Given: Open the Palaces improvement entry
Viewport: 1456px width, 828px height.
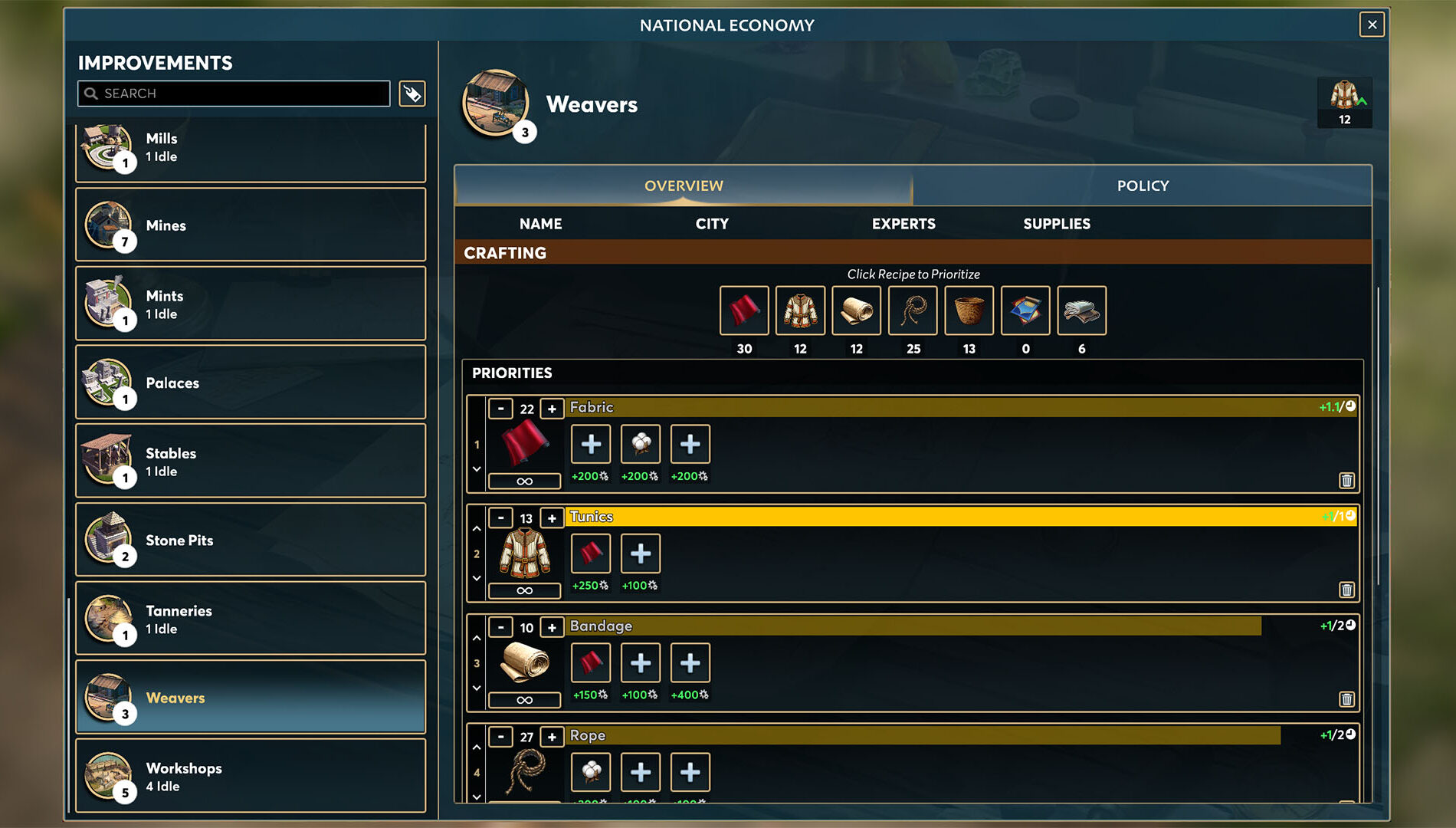Looking at the screenshot, I should click(251, 383).
